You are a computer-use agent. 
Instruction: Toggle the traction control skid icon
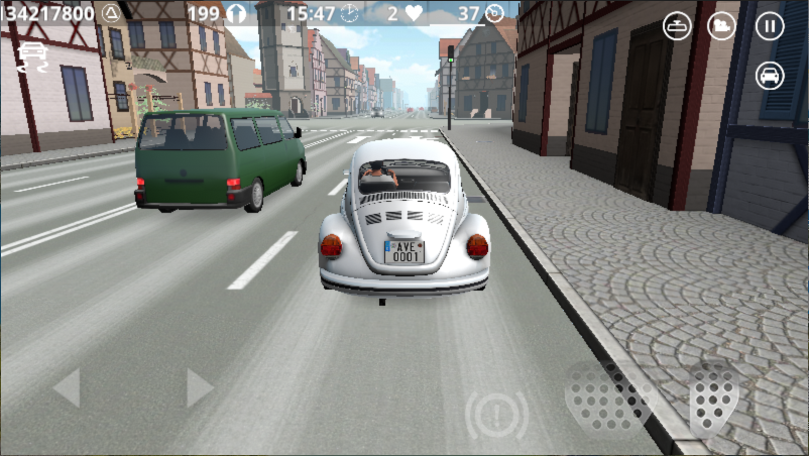[x=33, y=56]
